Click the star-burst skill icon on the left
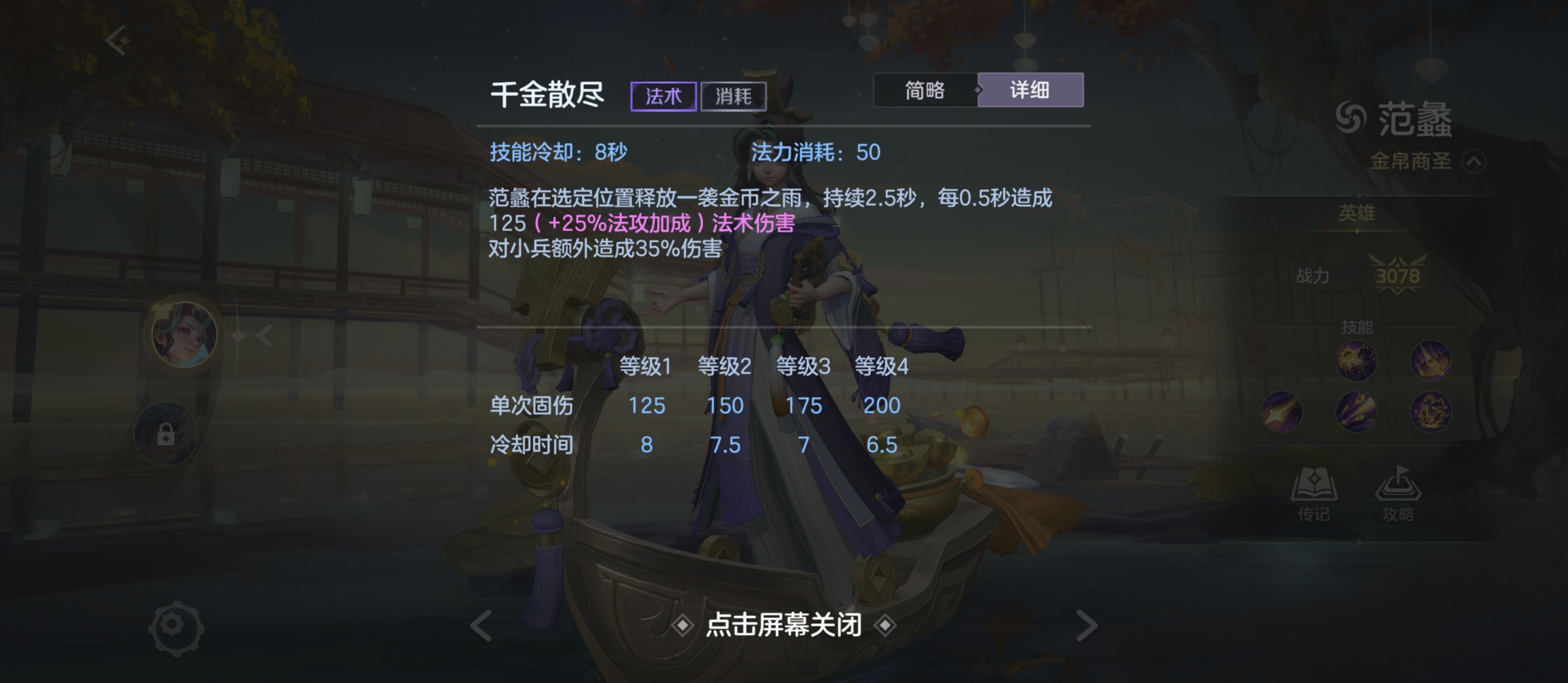Viewport: 1568px width, 683px height. tap(1282, 411)
